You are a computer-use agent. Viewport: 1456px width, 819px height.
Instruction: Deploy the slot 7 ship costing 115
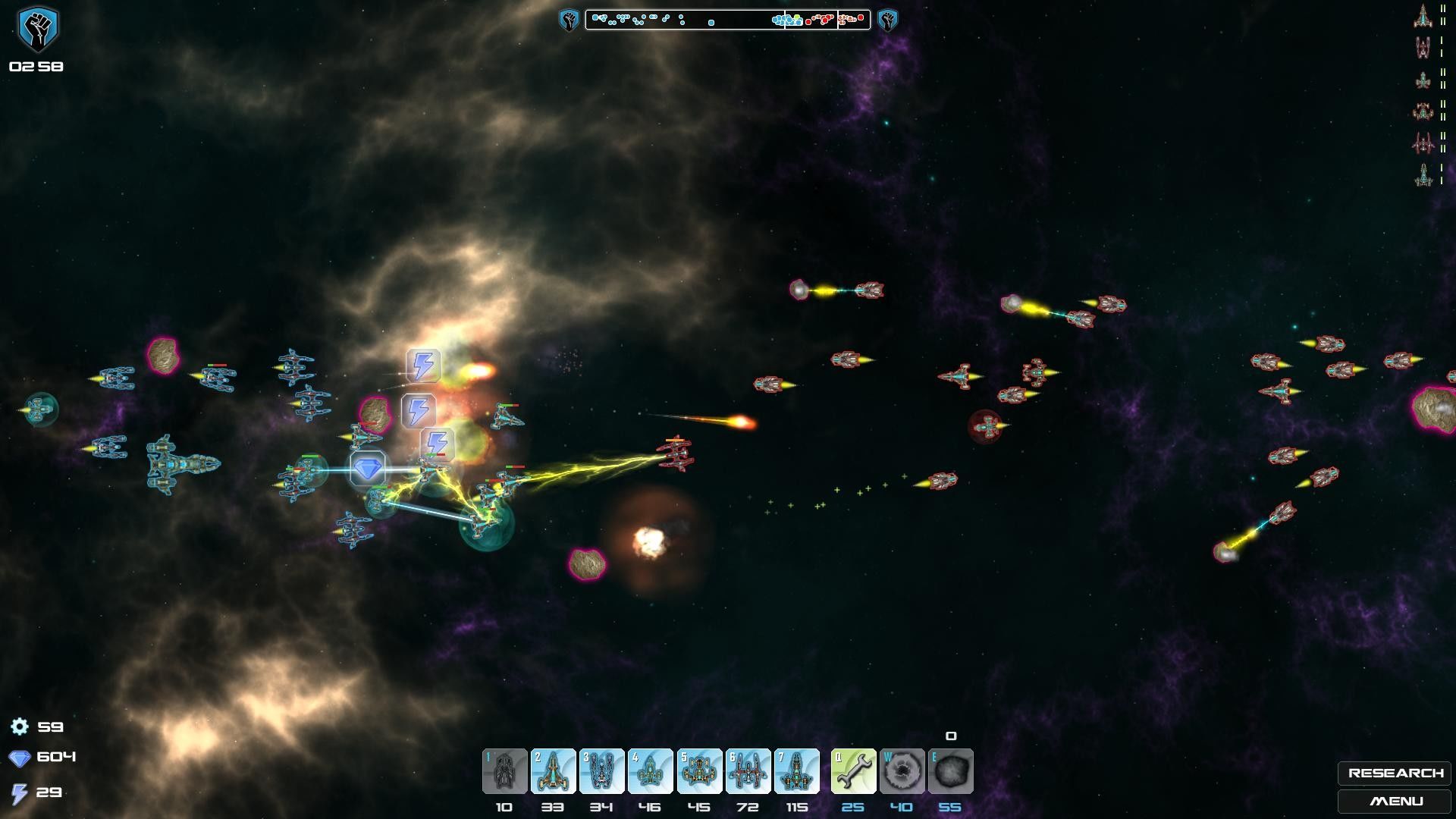point(796,771)
